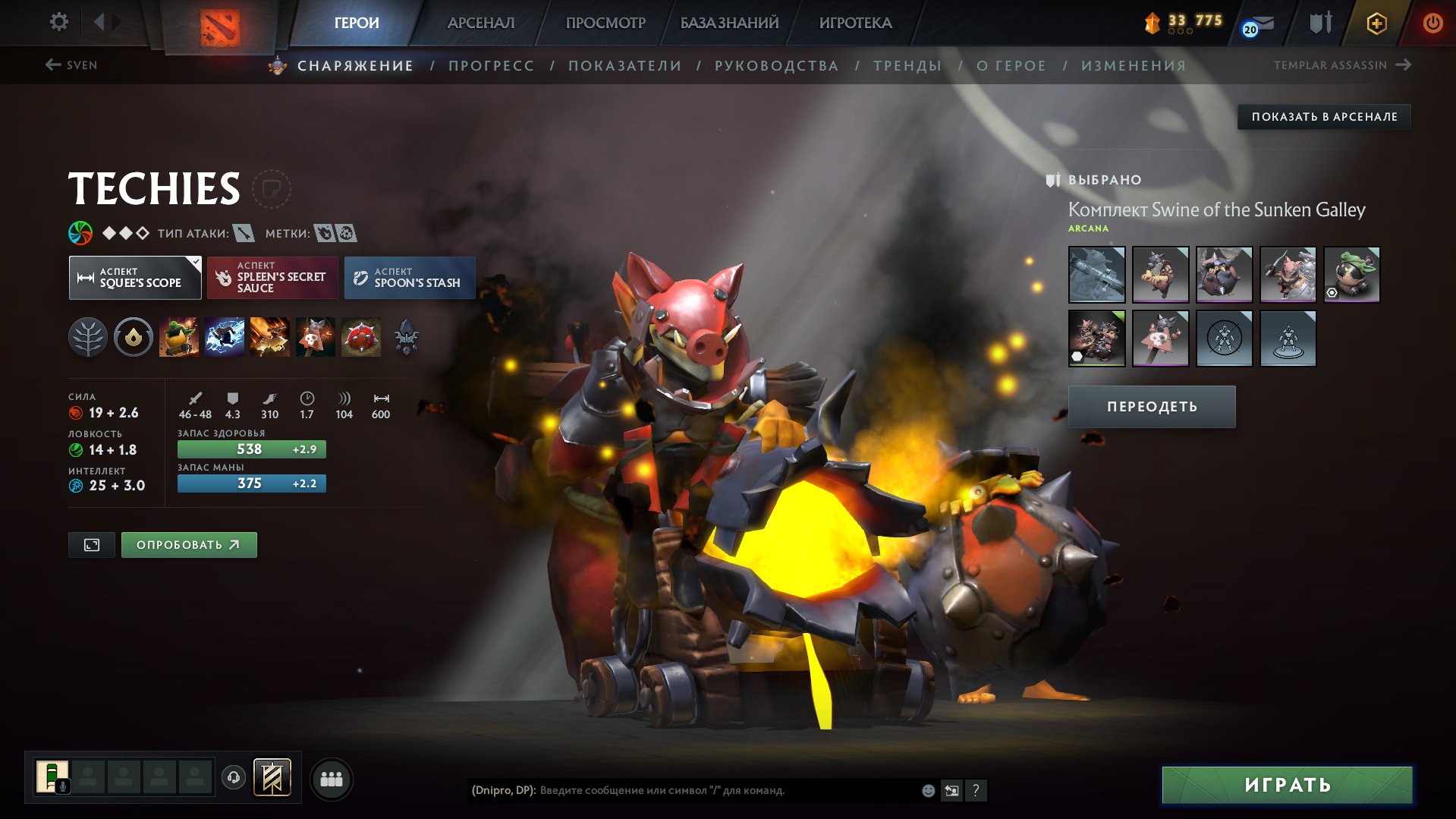Click Показать в арсенале button
This screenshot has height=819, width=1456.
click(1324, 117)
